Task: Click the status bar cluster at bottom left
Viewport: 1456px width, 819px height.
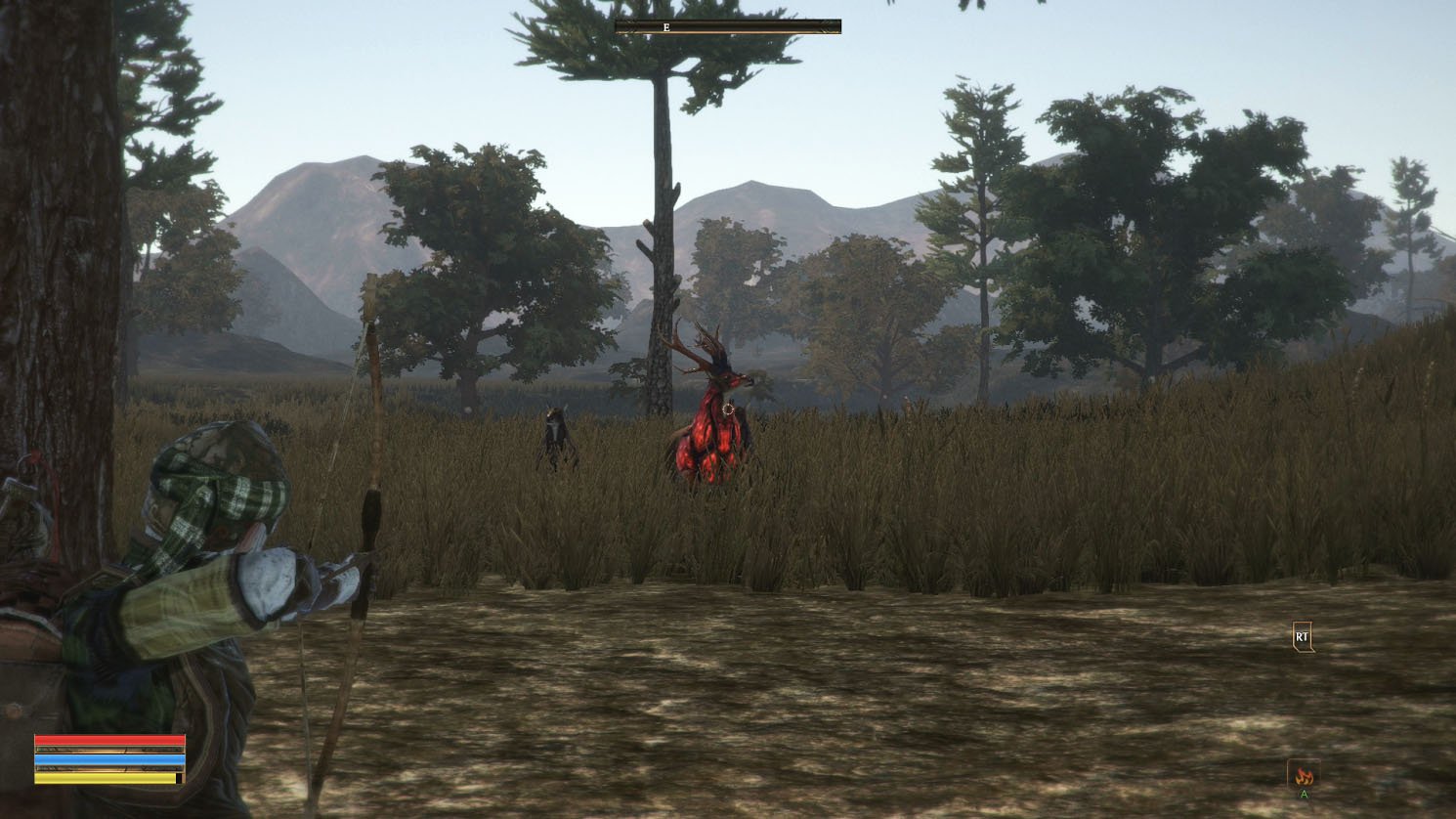Action: coord(107,758)
